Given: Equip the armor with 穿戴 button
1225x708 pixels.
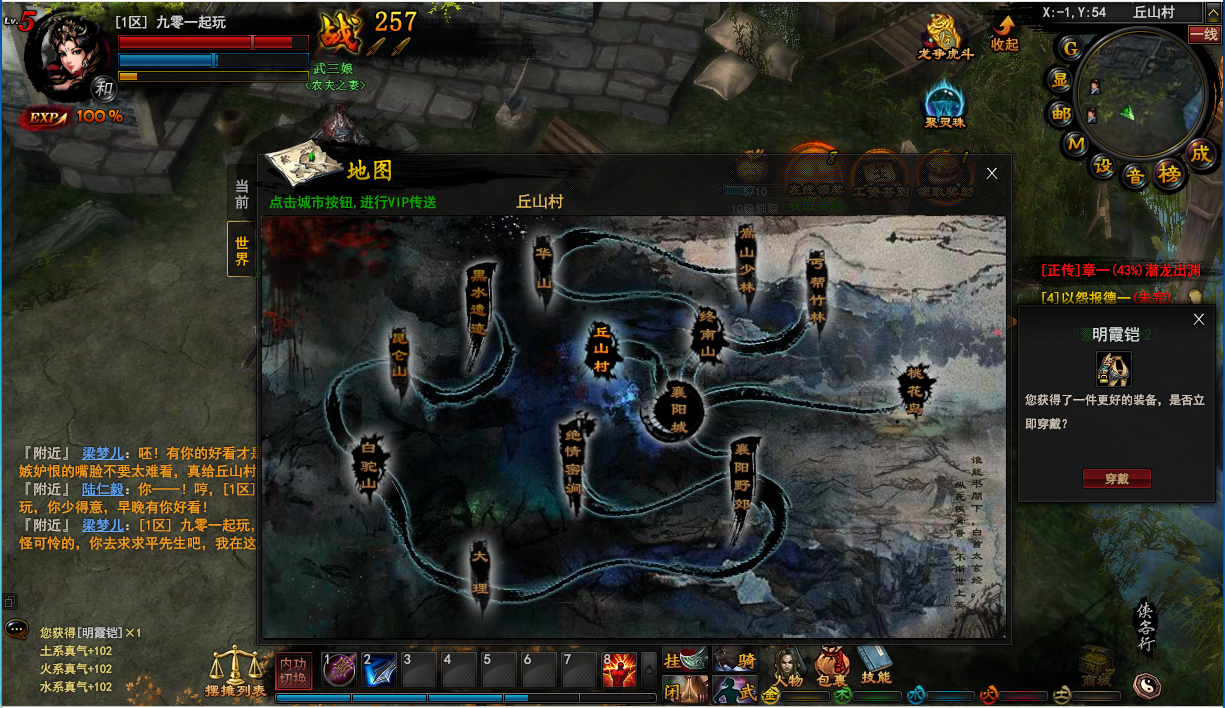Looking at the screenshot, I should (x=1116, y=479).
